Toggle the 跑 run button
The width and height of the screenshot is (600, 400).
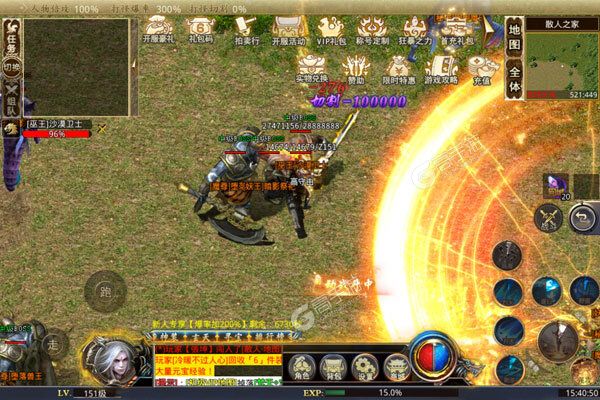click(x=103, y=294)
